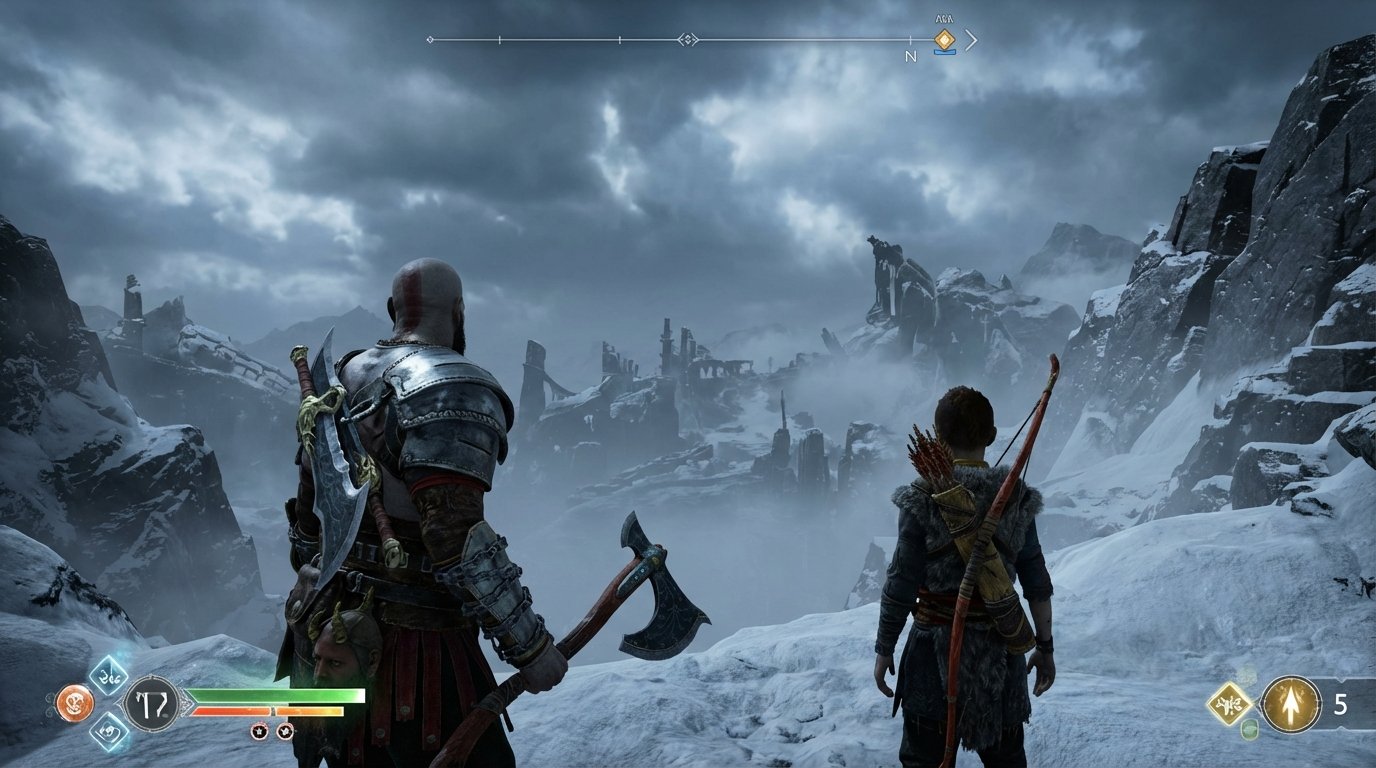
Task: Toggle the second resurrection stone pip
Action: [285, 730]
